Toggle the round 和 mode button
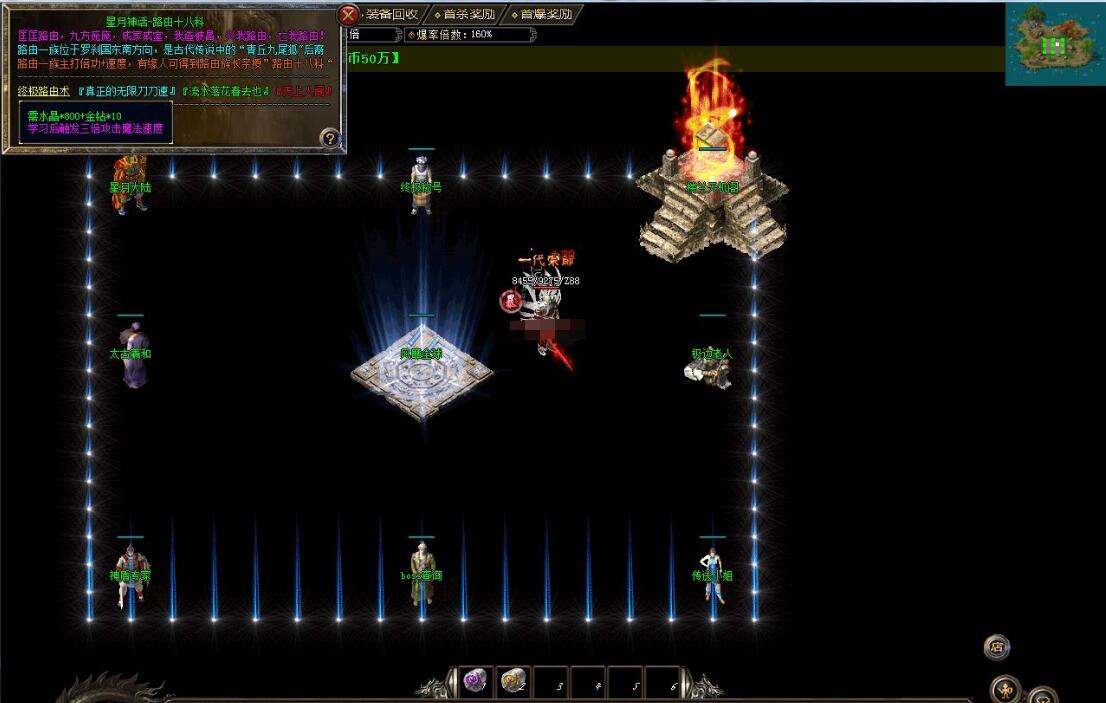The width and height of the screenshot is (1106, 703). click(x=1005, y=689)
